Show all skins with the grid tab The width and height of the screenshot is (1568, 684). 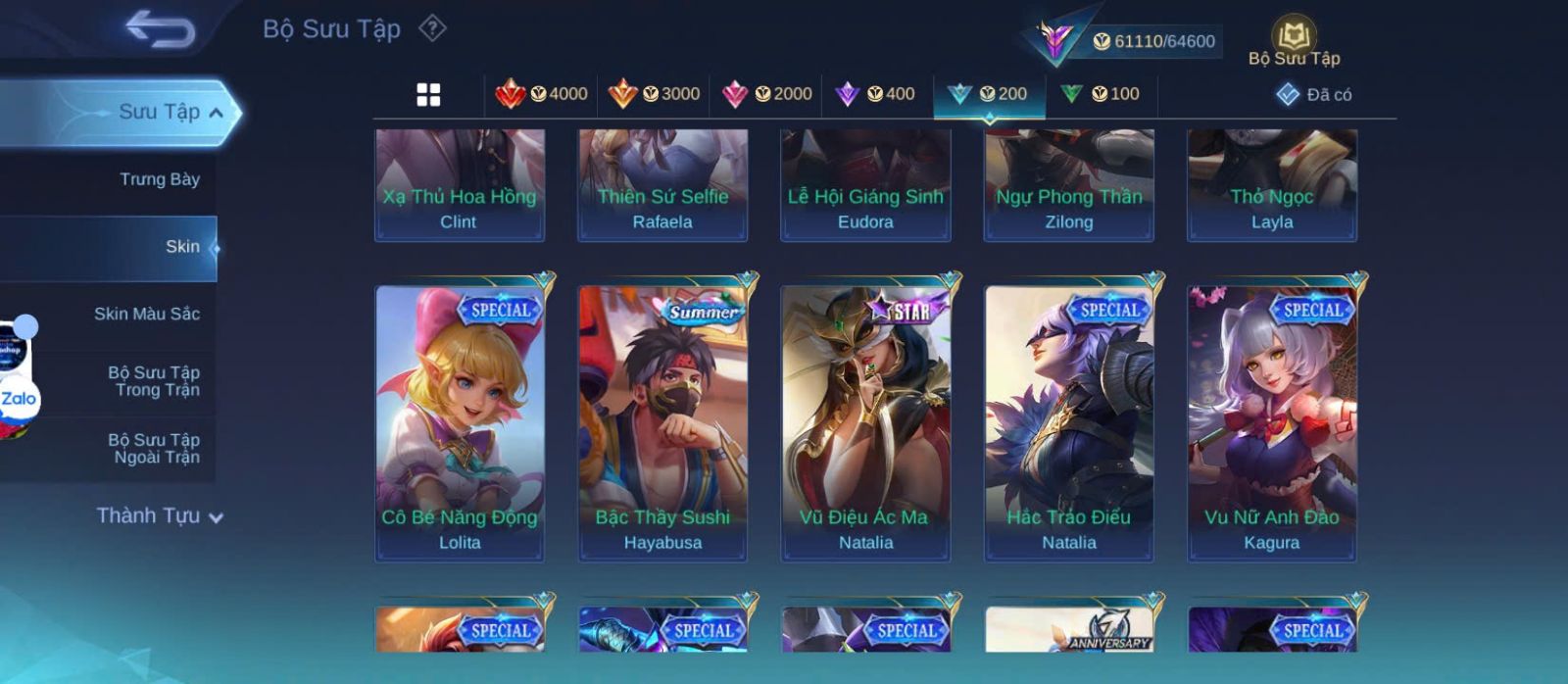(x=428, y=94)
